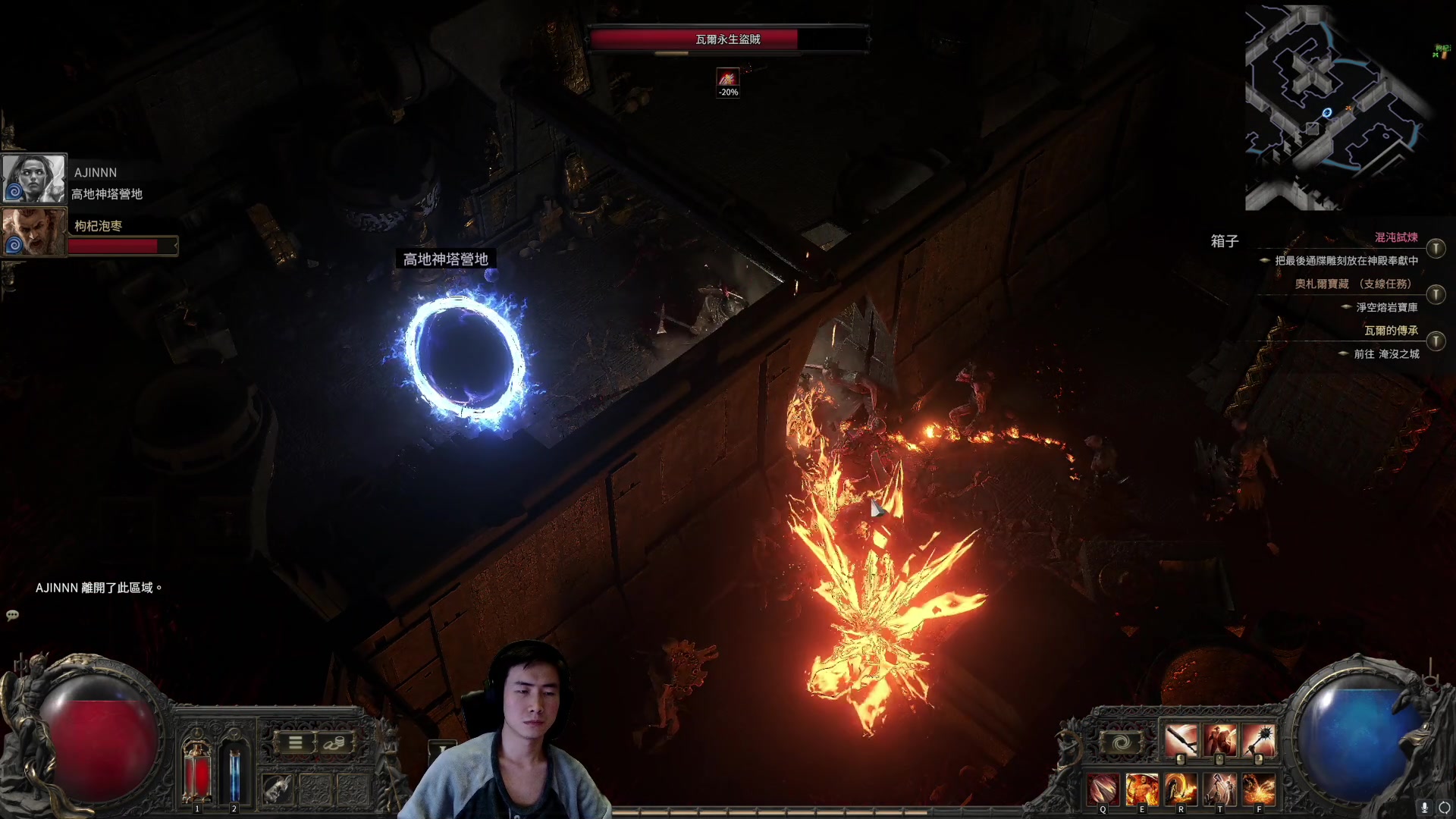Open the coin-stack shop button

[334, 743]
